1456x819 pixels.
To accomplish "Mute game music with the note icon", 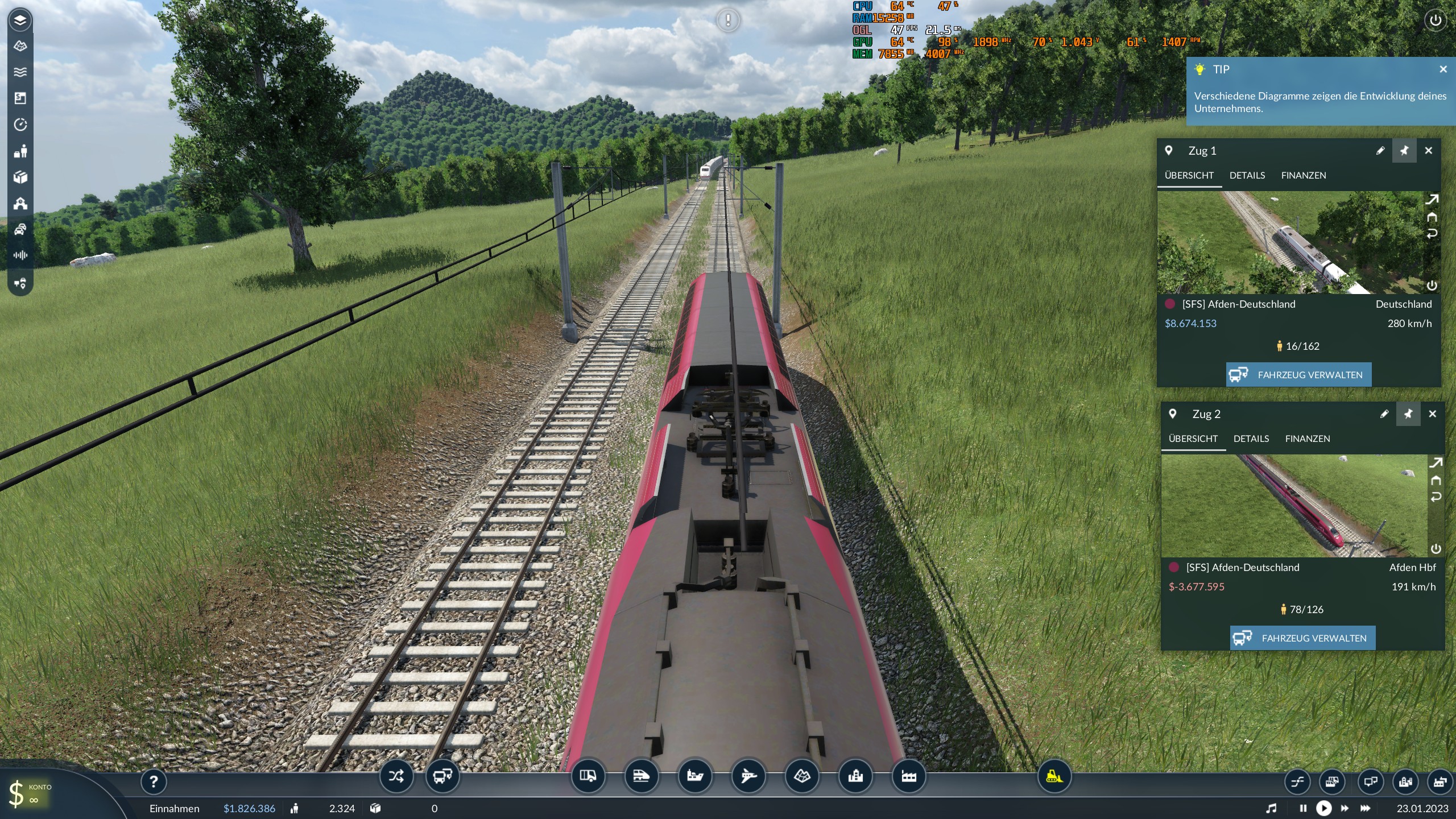I will point(1273,808).
